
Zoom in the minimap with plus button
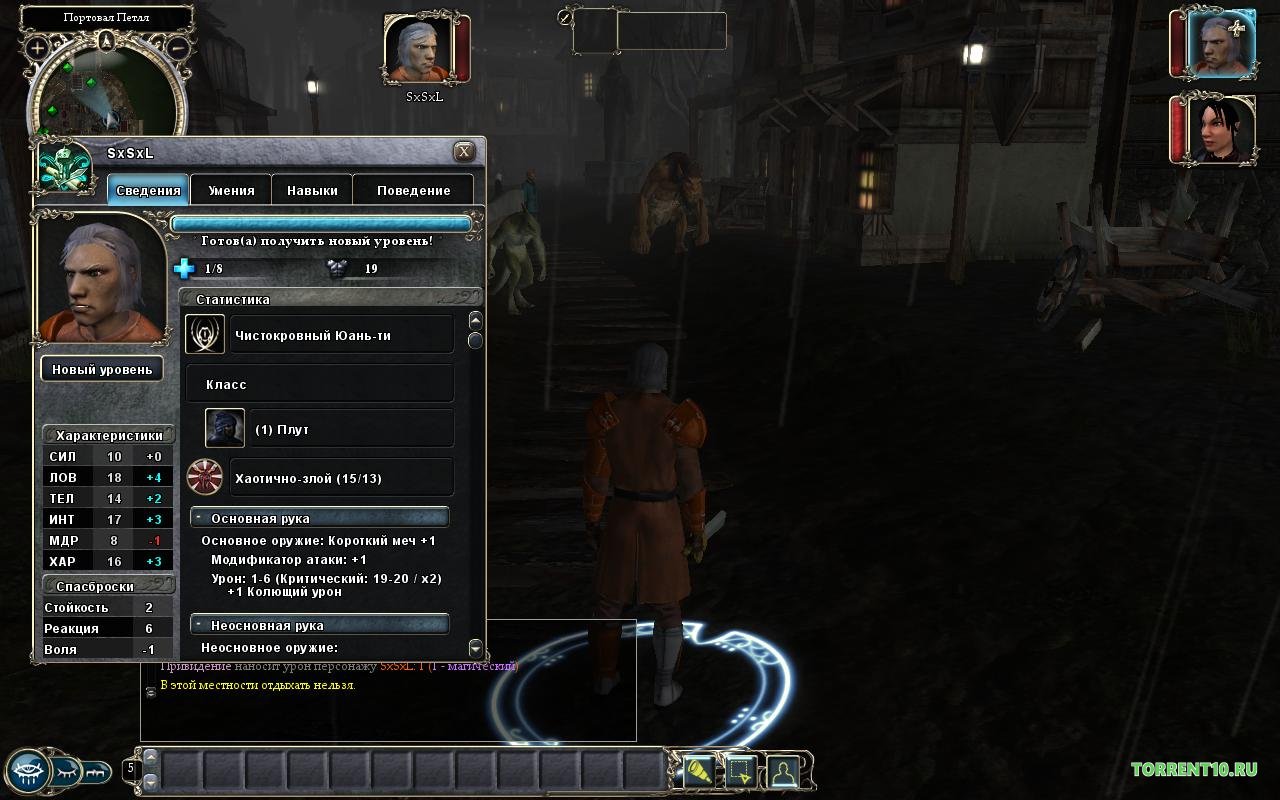point(38,47)
